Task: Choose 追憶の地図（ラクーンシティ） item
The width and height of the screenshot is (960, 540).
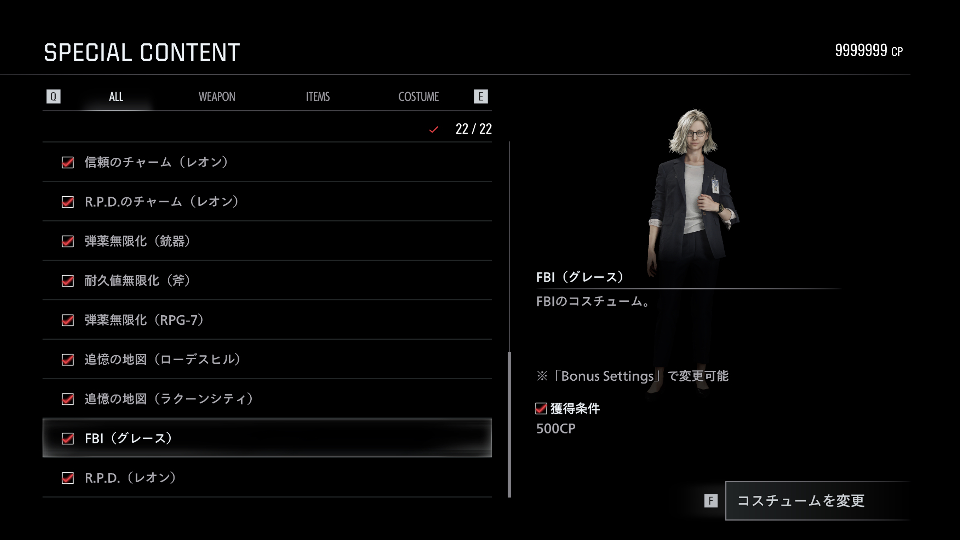Action: click(x=267, y=399)
